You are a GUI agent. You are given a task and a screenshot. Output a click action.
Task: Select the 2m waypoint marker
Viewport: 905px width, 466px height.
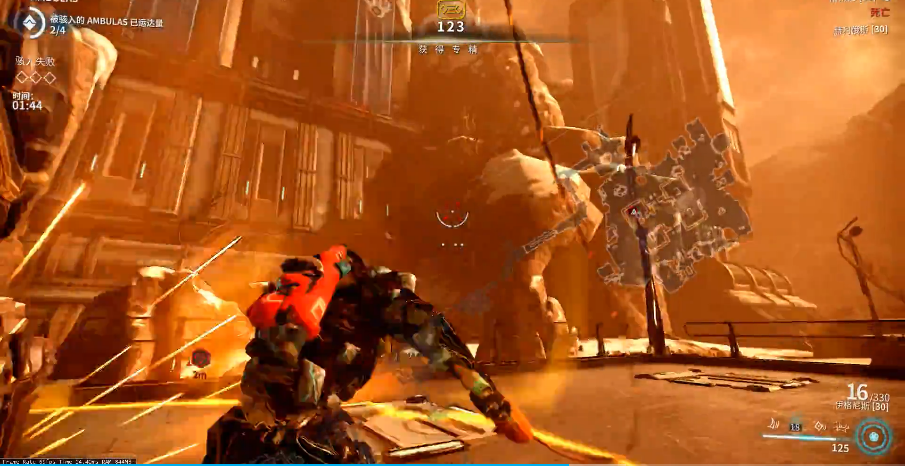(x=201, y=358)
